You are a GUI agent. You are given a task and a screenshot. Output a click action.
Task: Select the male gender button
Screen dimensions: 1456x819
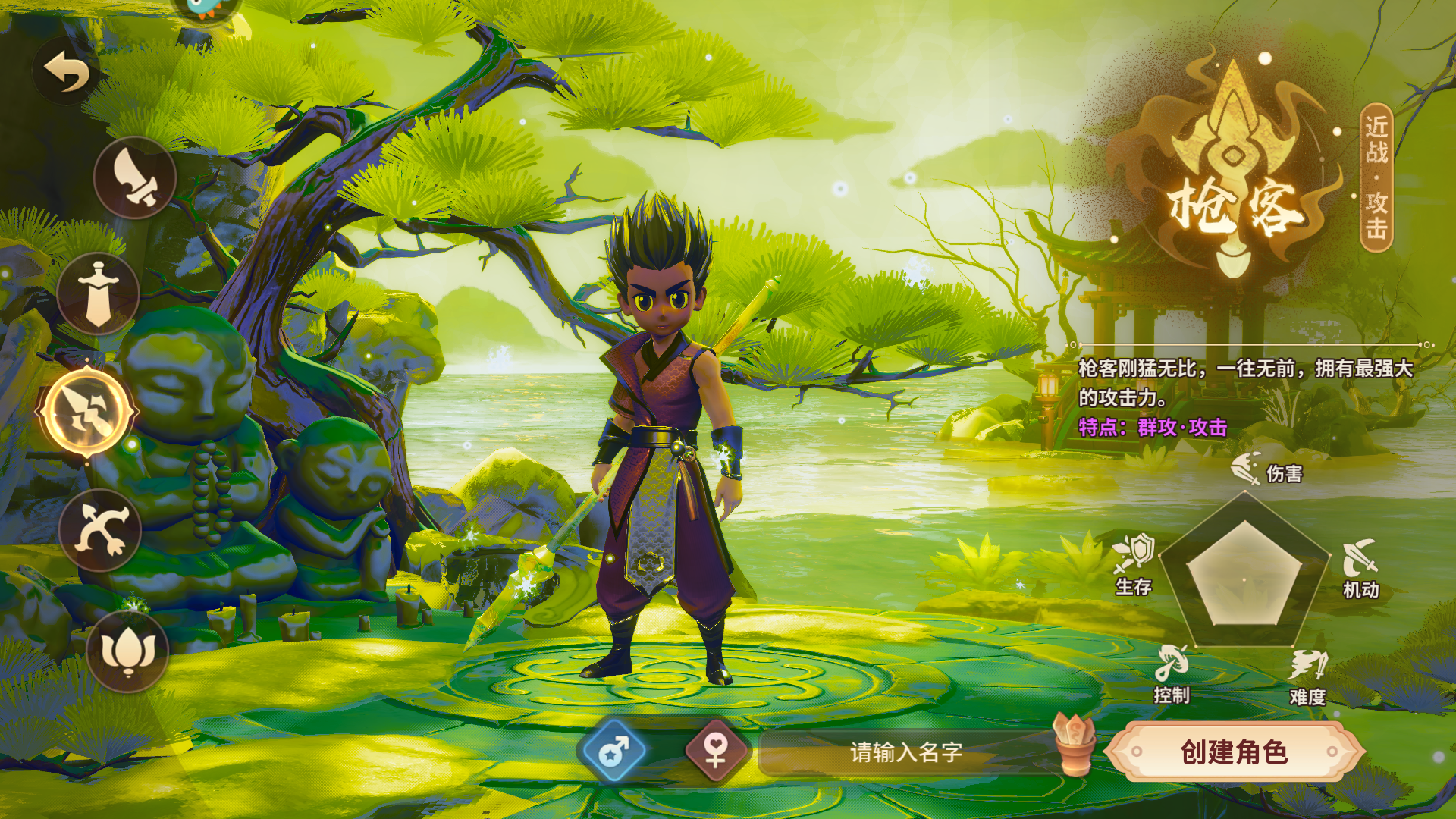pos(613,752)
